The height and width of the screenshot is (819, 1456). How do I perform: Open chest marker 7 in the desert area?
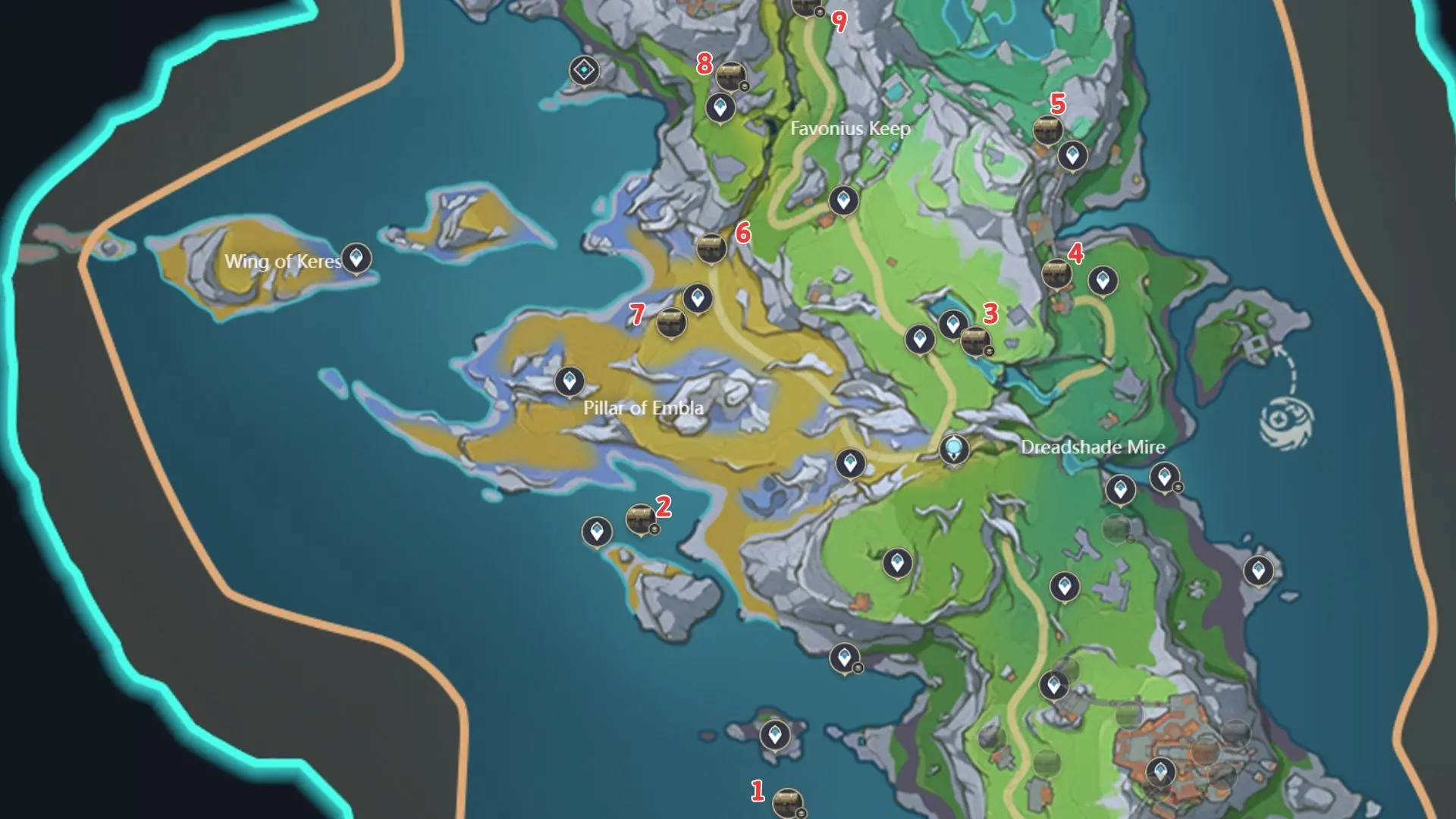(672, 323)
